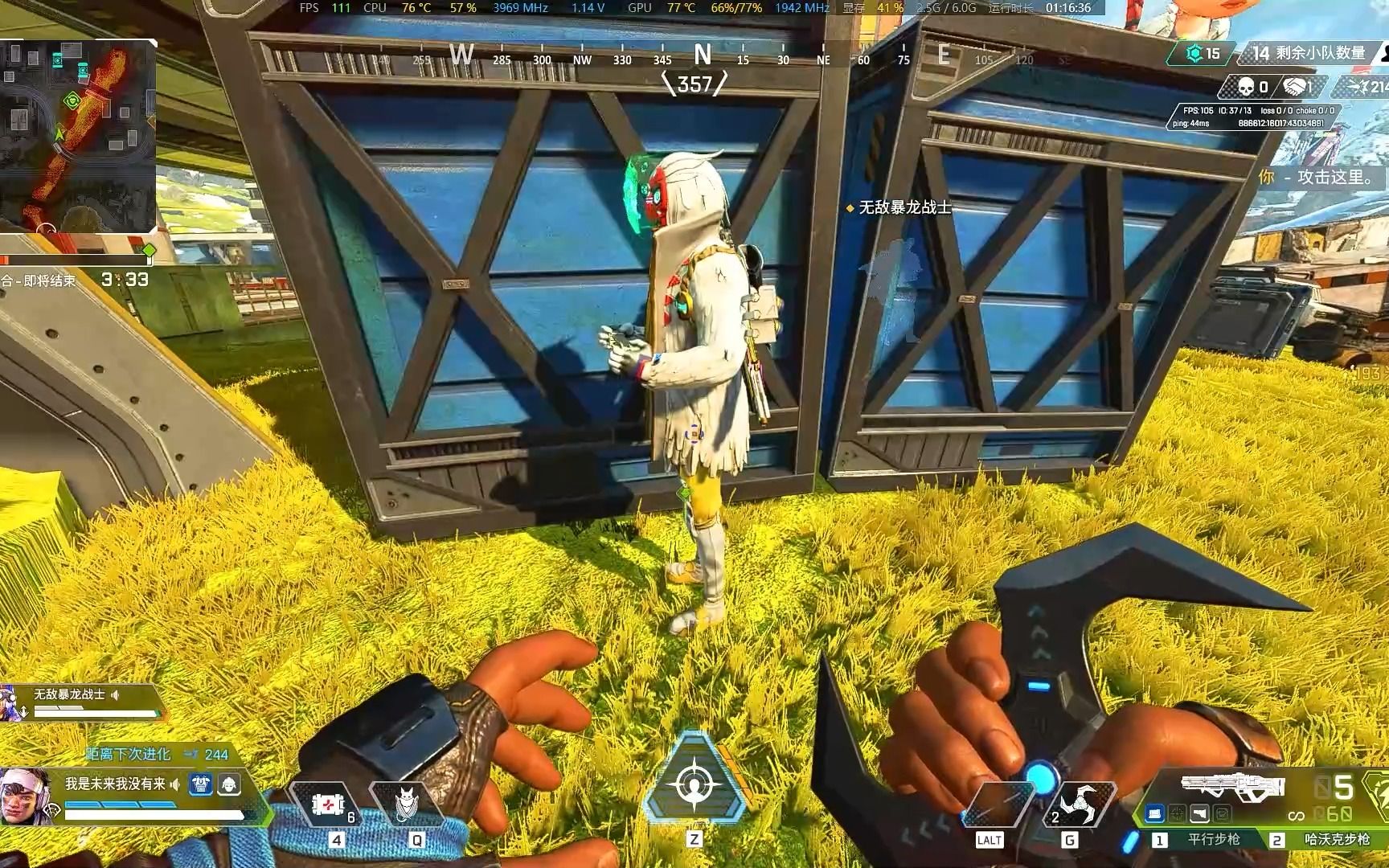Select the blue magazine attachment slot

[1155, 814]
